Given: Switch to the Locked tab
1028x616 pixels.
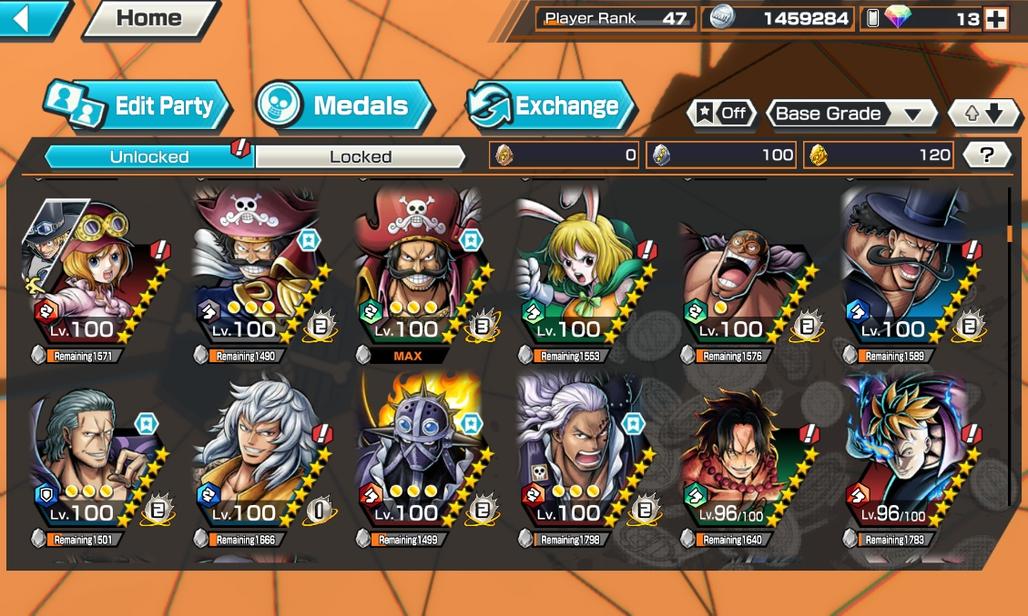Looking at the screenshot, I should (360, 157).
